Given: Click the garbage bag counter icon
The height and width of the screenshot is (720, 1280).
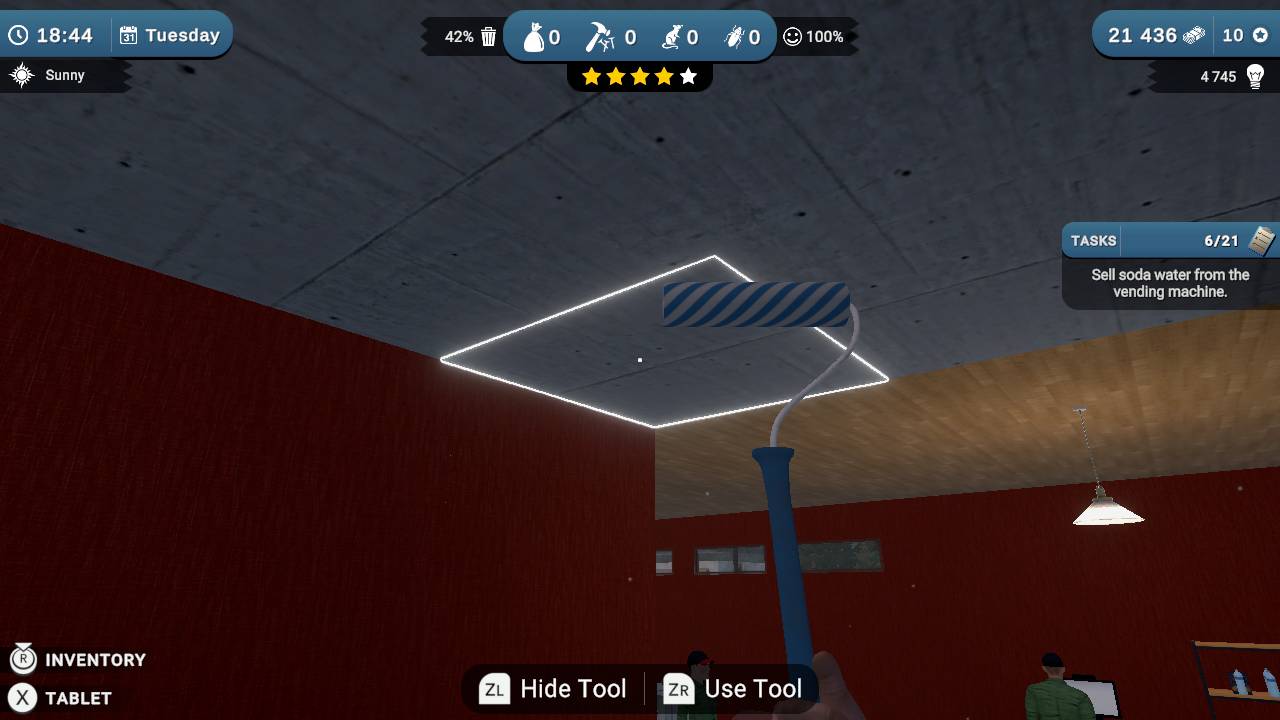Looking at the screenshot, I should [533, 36].
